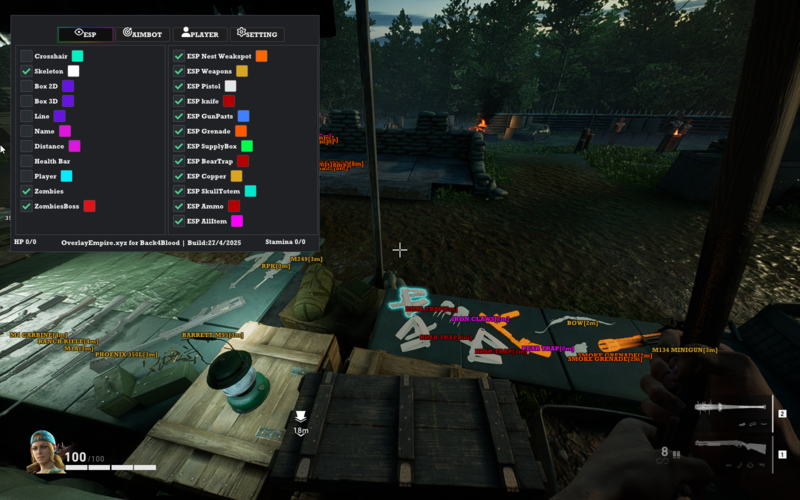Uncheck ESP AllItem
Image resolution: width=800 pixels, height=500 pixels.
tap(179, 221)
